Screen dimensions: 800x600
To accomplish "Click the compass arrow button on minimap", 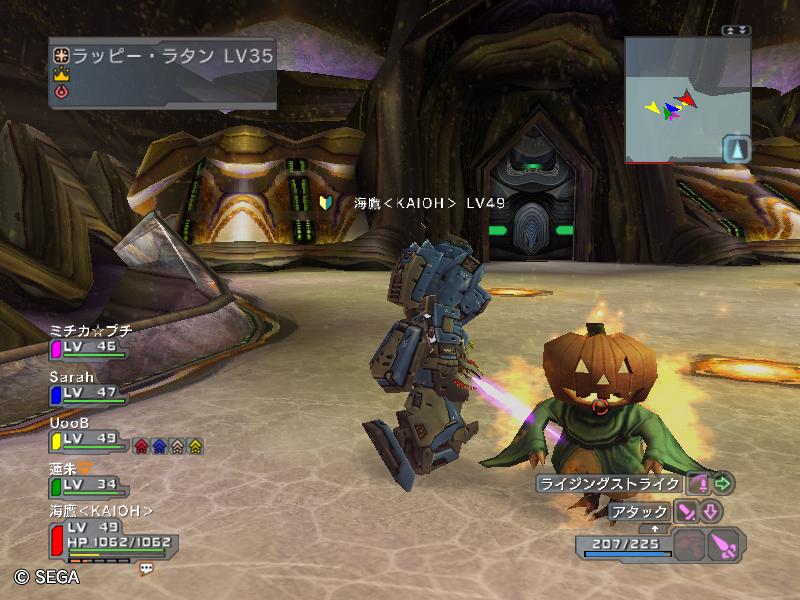I will (736, 149).
